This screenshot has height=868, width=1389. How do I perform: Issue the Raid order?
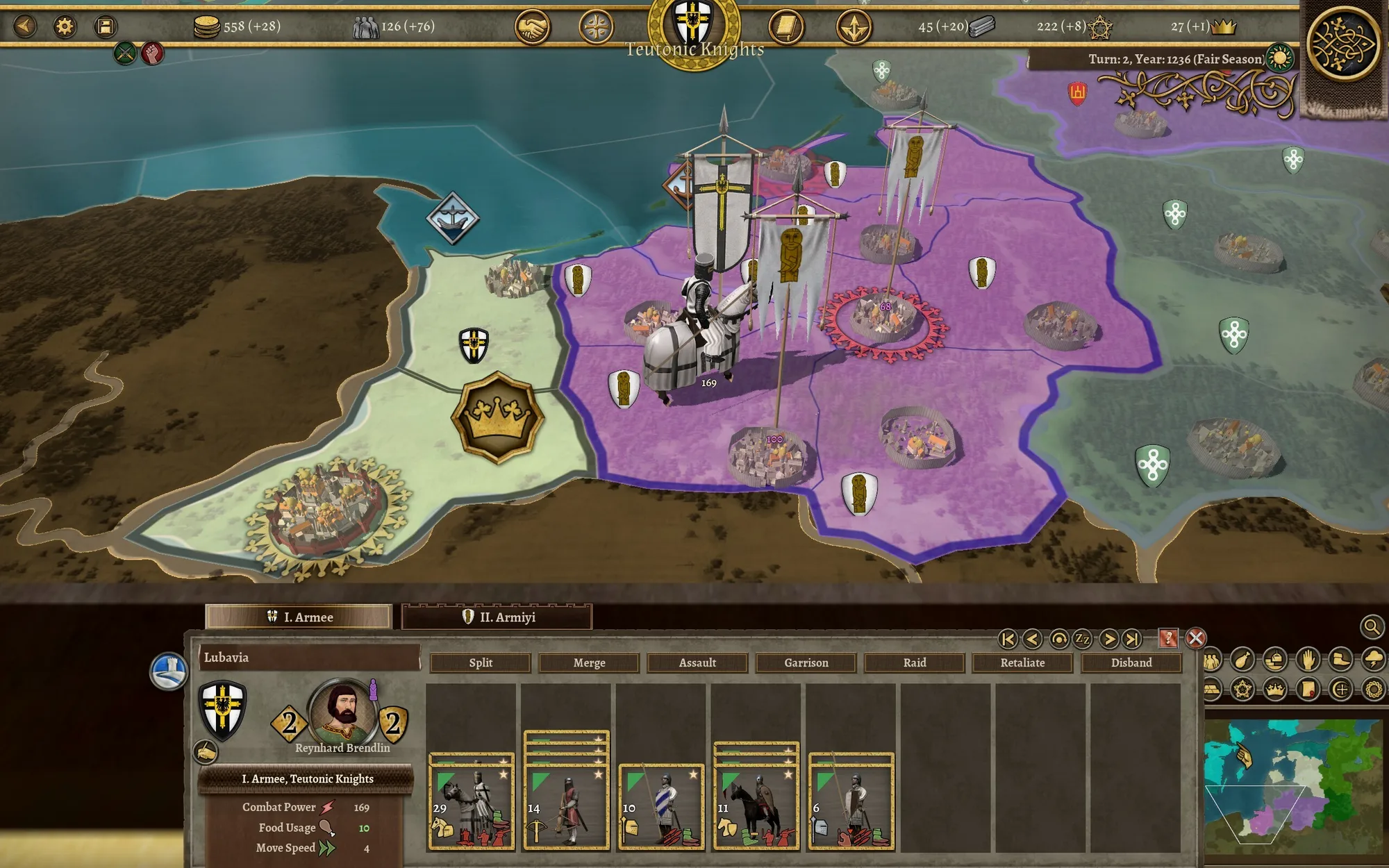coord(914,662)
